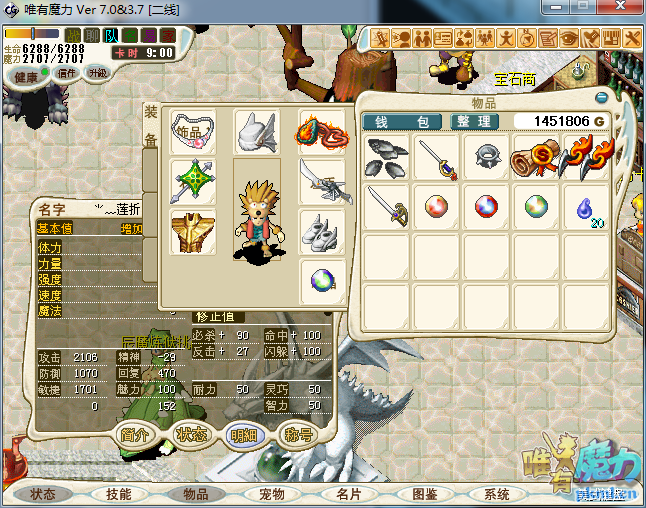
Task: Select the spiked iron helmet item
Action: pyautogui.click(x=484, y=157)
